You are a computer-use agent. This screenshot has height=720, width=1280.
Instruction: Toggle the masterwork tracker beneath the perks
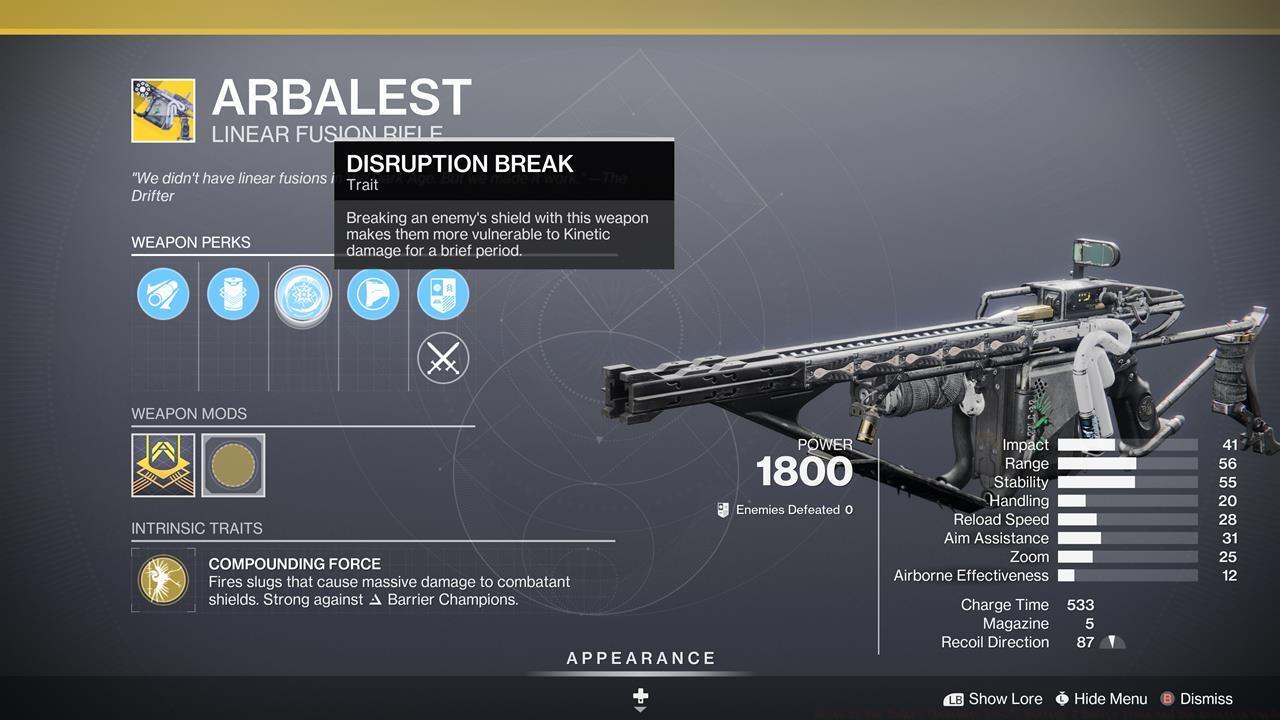443,358
